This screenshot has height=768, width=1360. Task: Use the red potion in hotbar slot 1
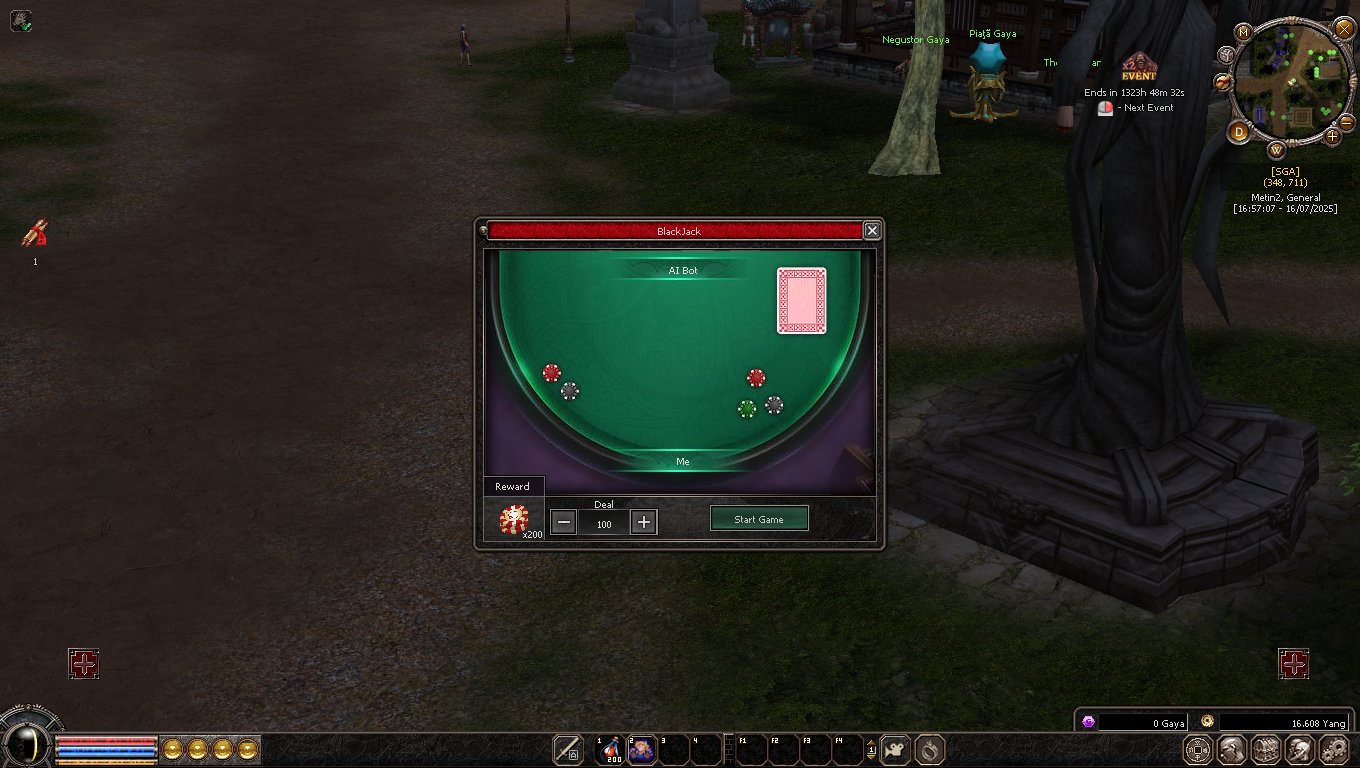[x=608, y=749]
